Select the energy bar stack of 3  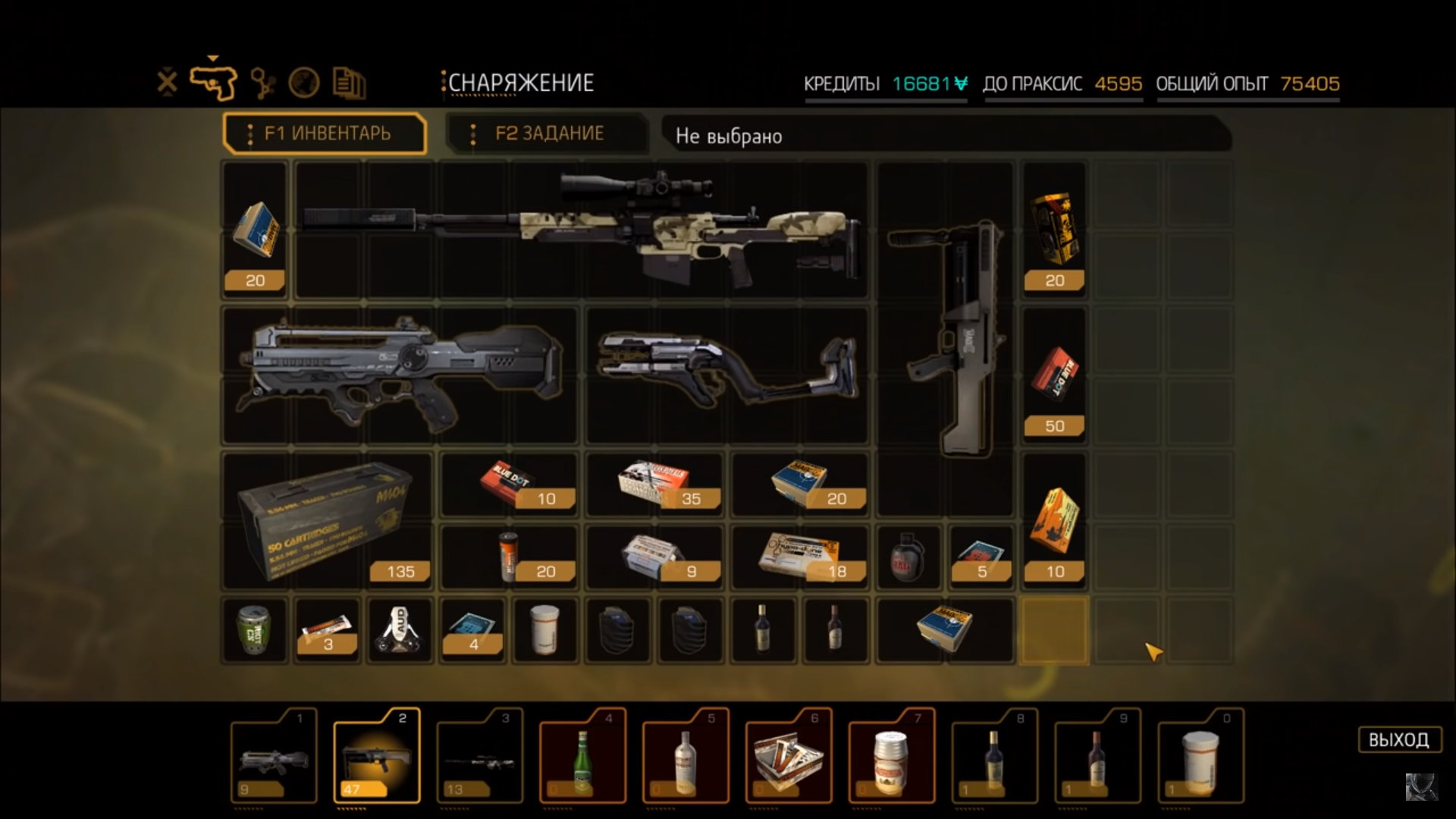327,631
